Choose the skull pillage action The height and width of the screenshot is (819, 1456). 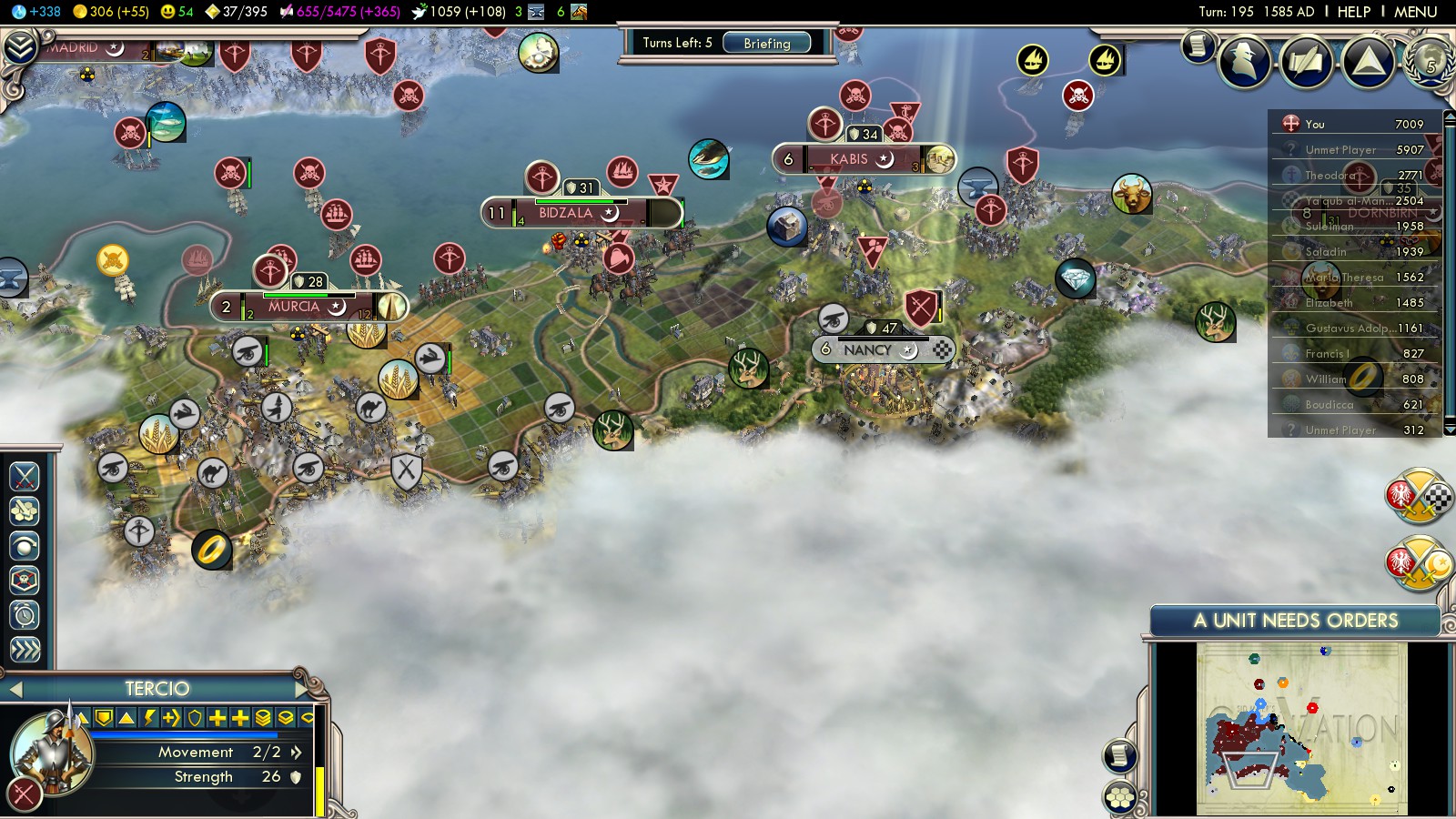pyautogui.click(x=25, y=580)
